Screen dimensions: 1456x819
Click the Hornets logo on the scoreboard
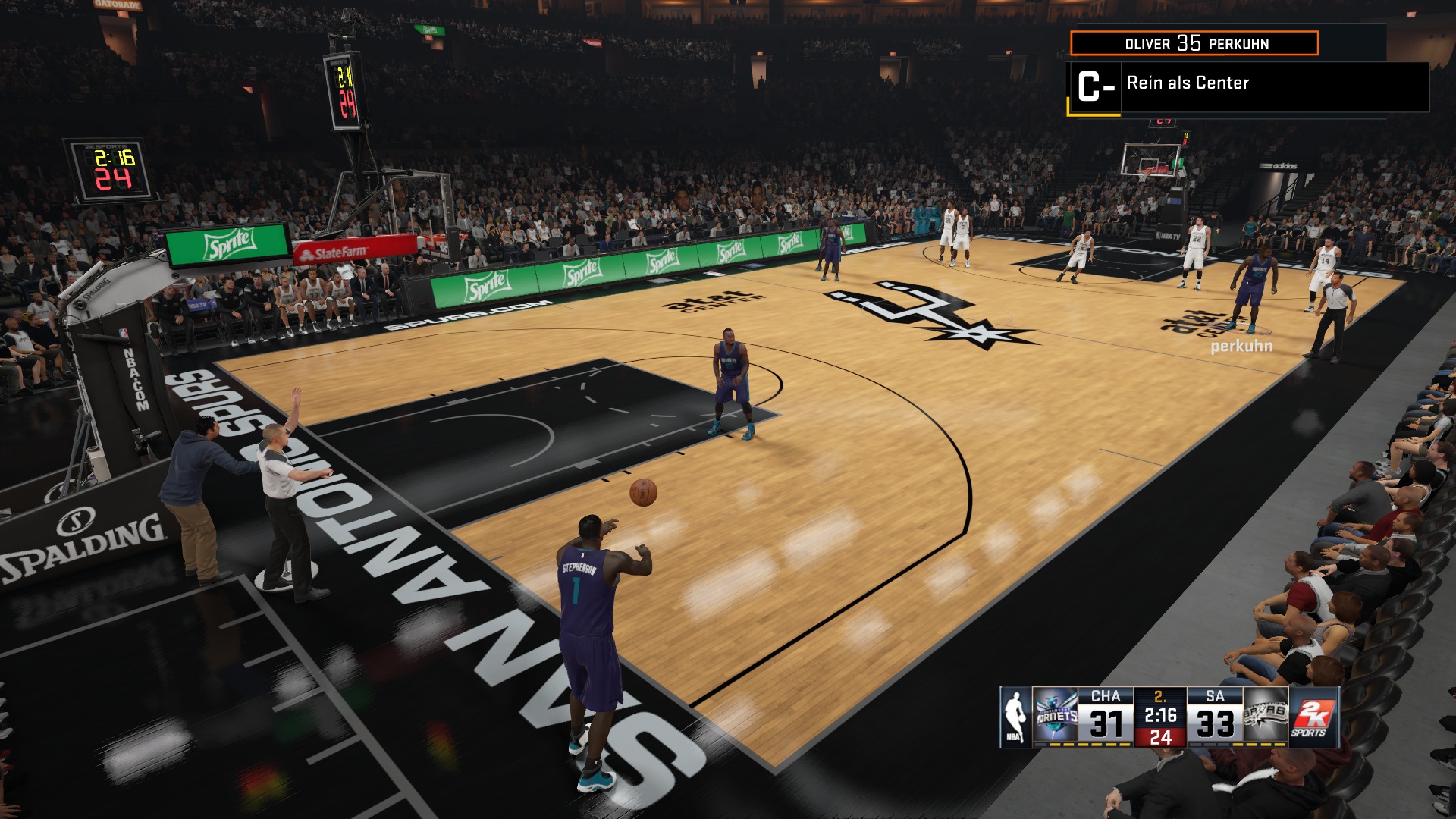pyautogui.click(x=1056, y=717)
